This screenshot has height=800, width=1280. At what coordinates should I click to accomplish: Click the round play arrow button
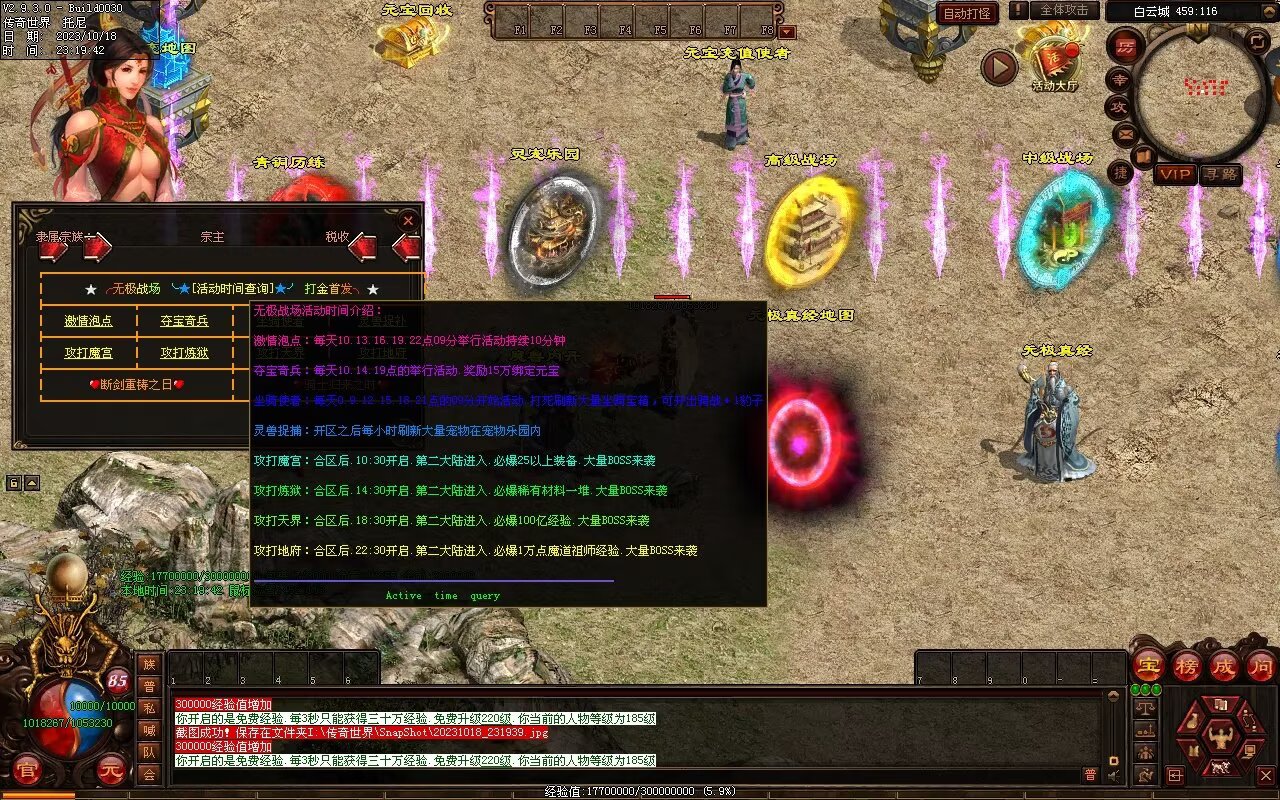(x=998, y=67)
